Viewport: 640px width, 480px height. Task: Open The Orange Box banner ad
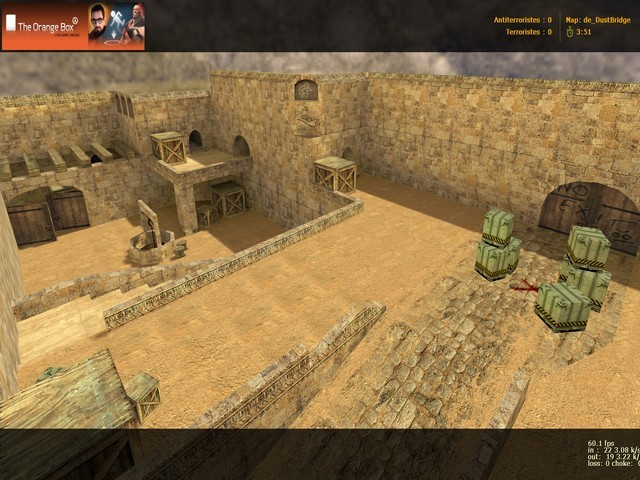(73, 26)
